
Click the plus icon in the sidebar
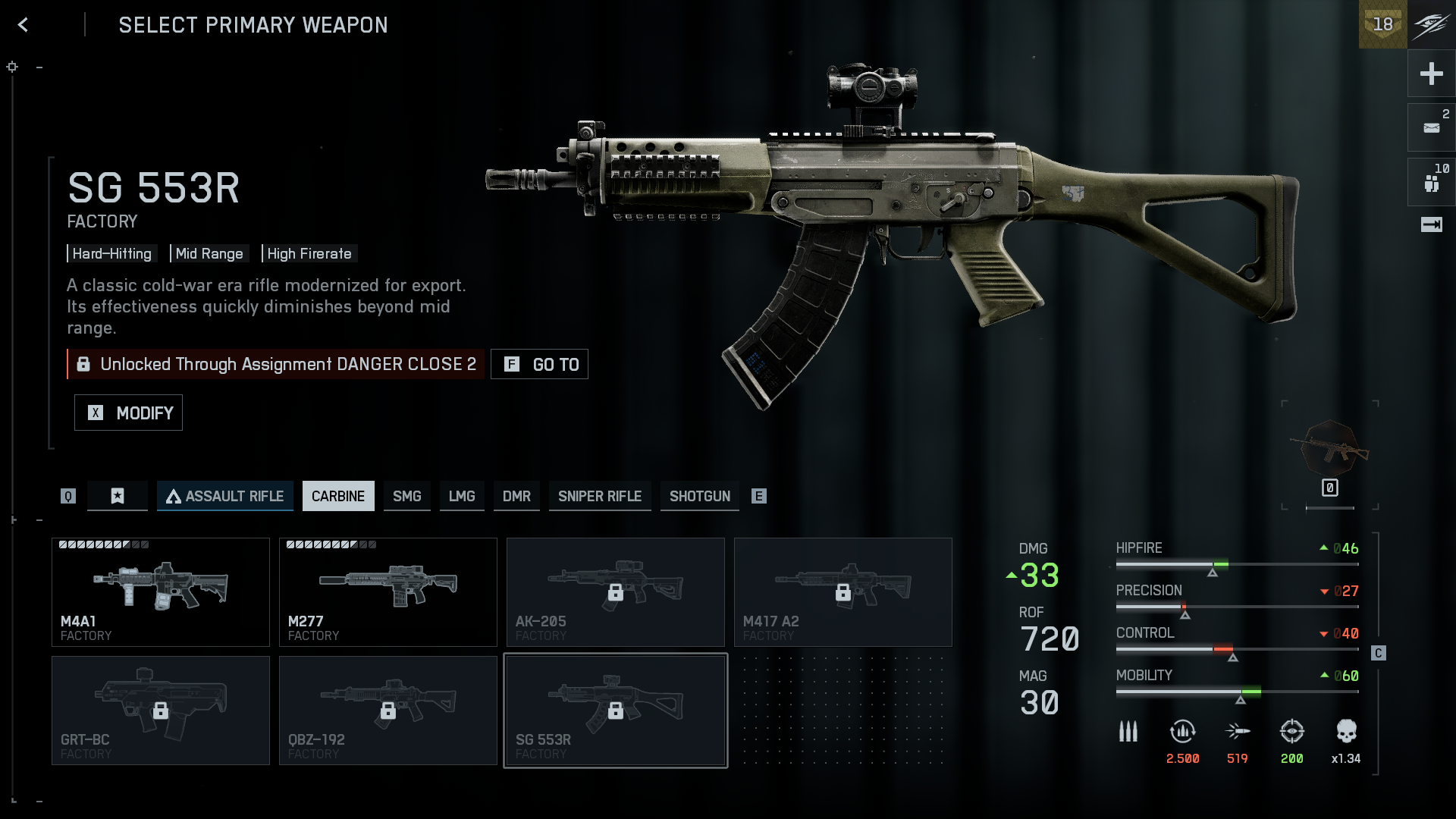[1431, 74]
